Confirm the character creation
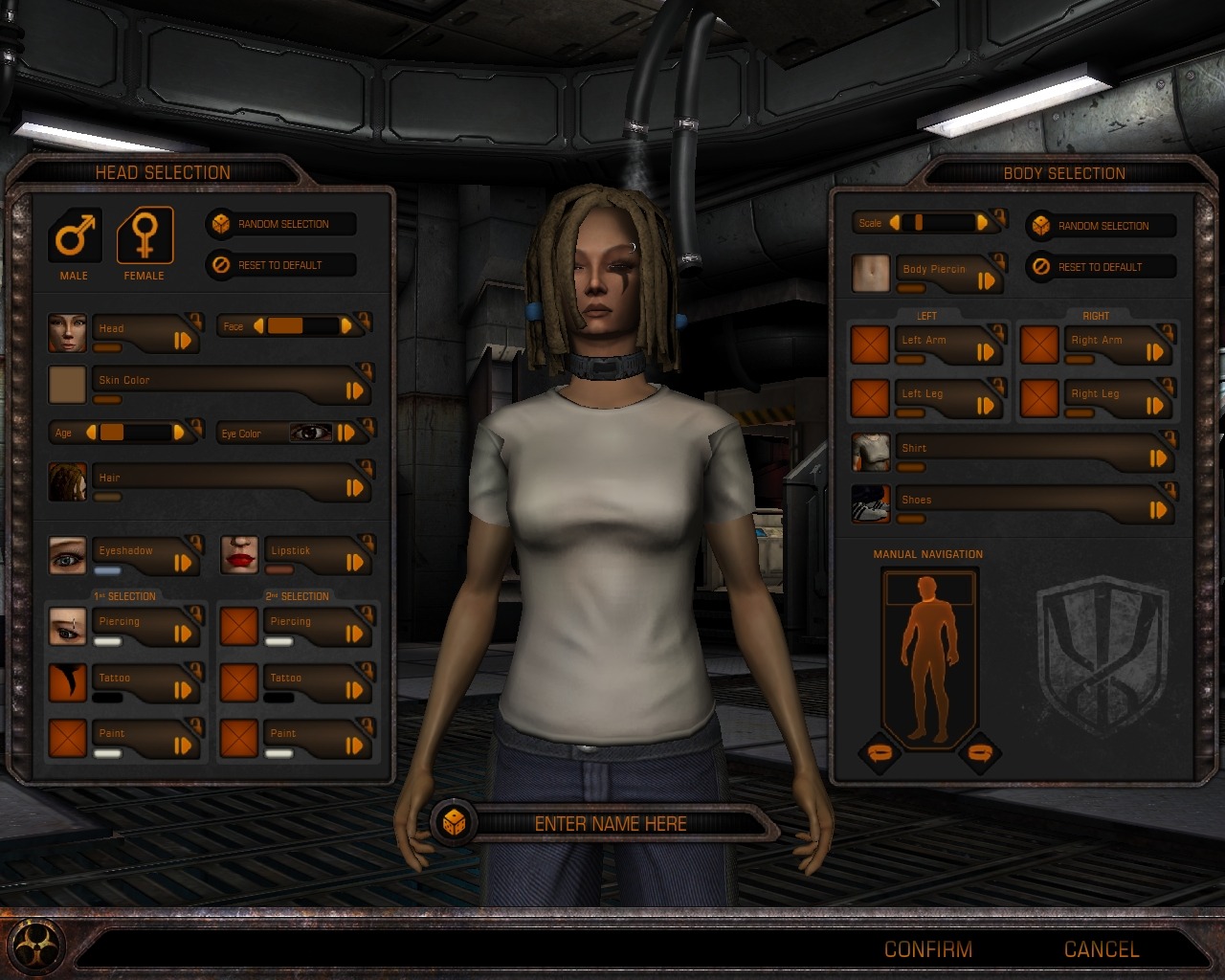Screen dimensions: 1225x980 [927, 949]
